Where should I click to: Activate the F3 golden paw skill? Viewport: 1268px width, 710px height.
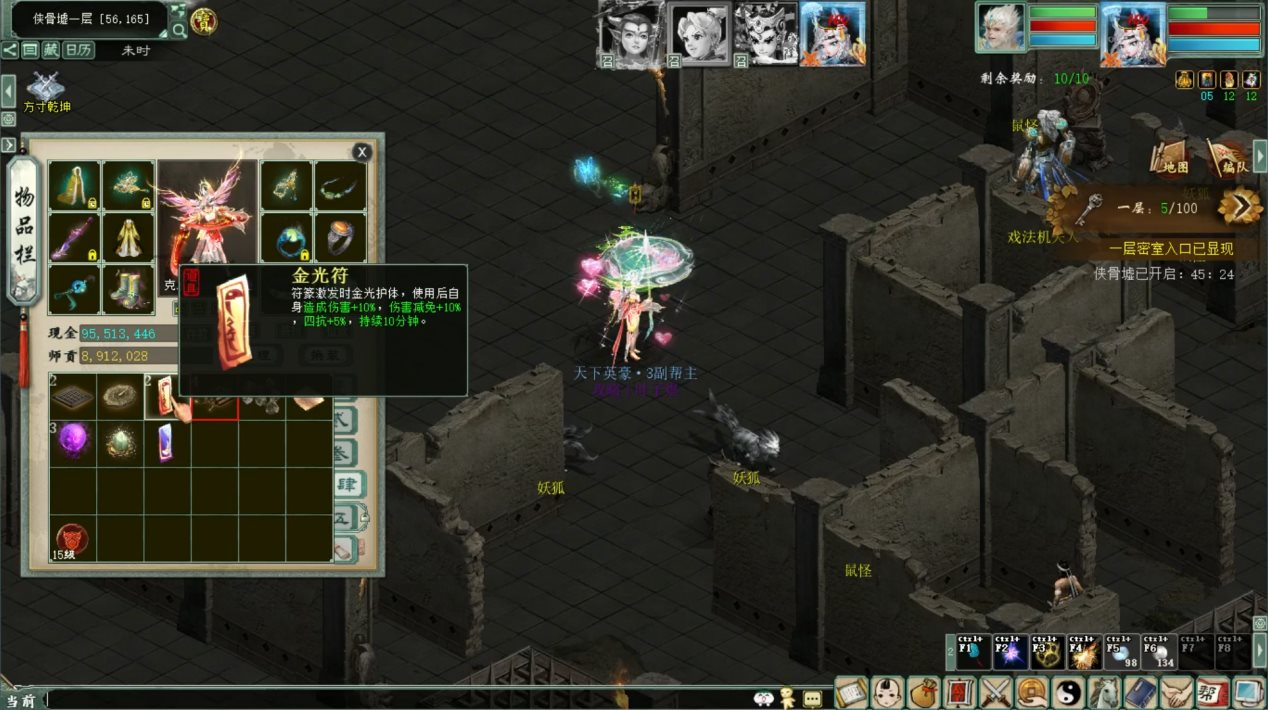point(1046,652)
